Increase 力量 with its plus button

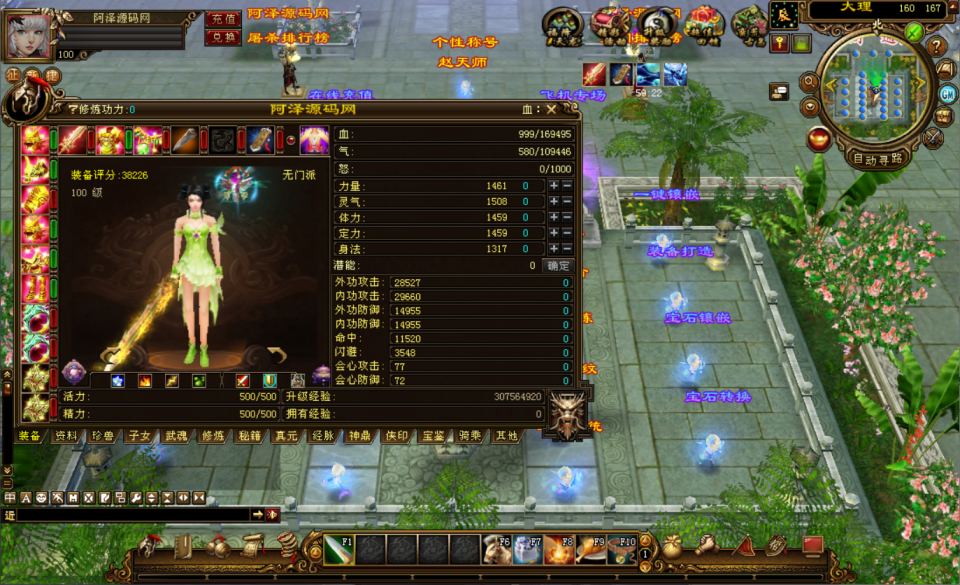pos(553,186)
